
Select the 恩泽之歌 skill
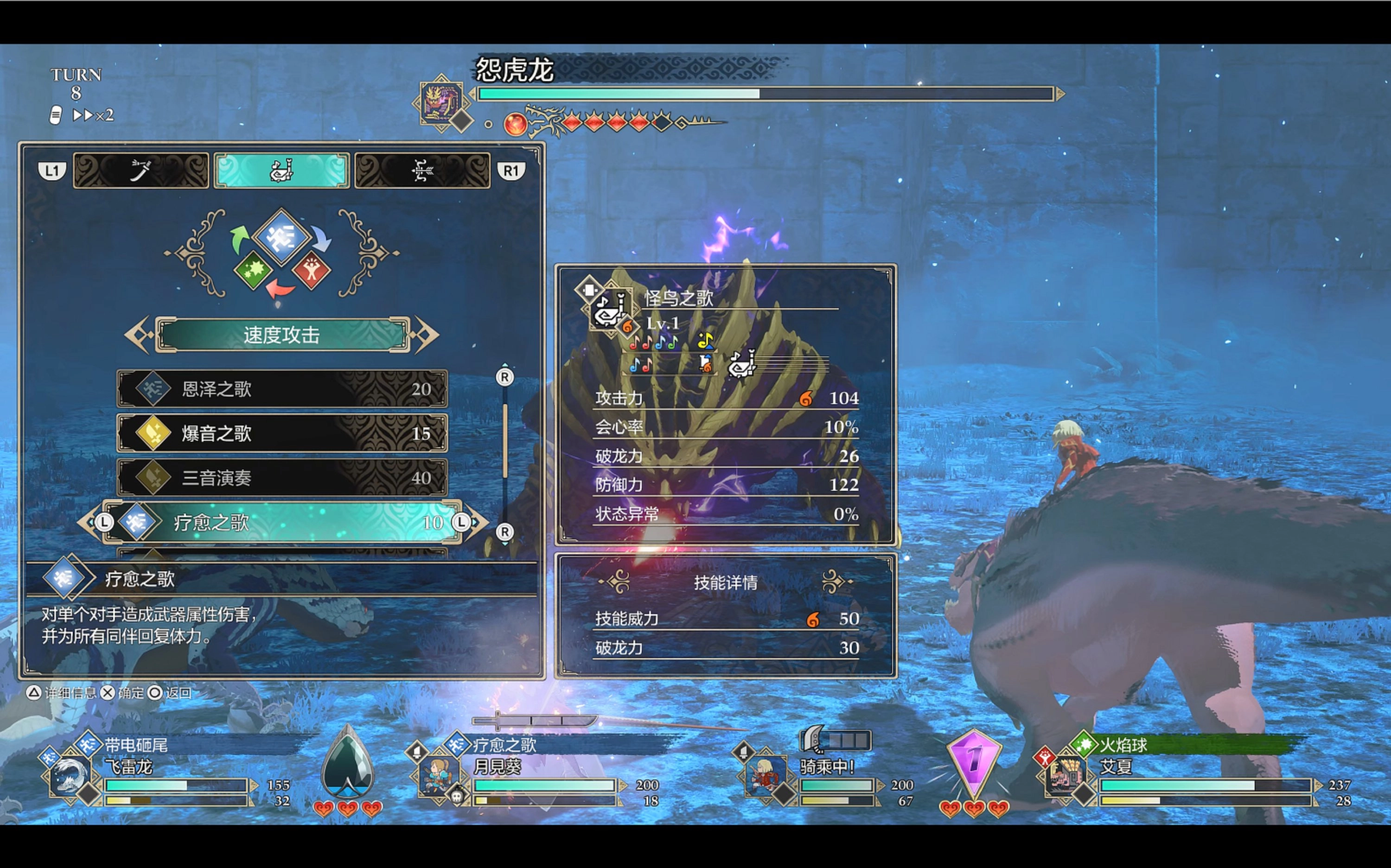point(282,389)
